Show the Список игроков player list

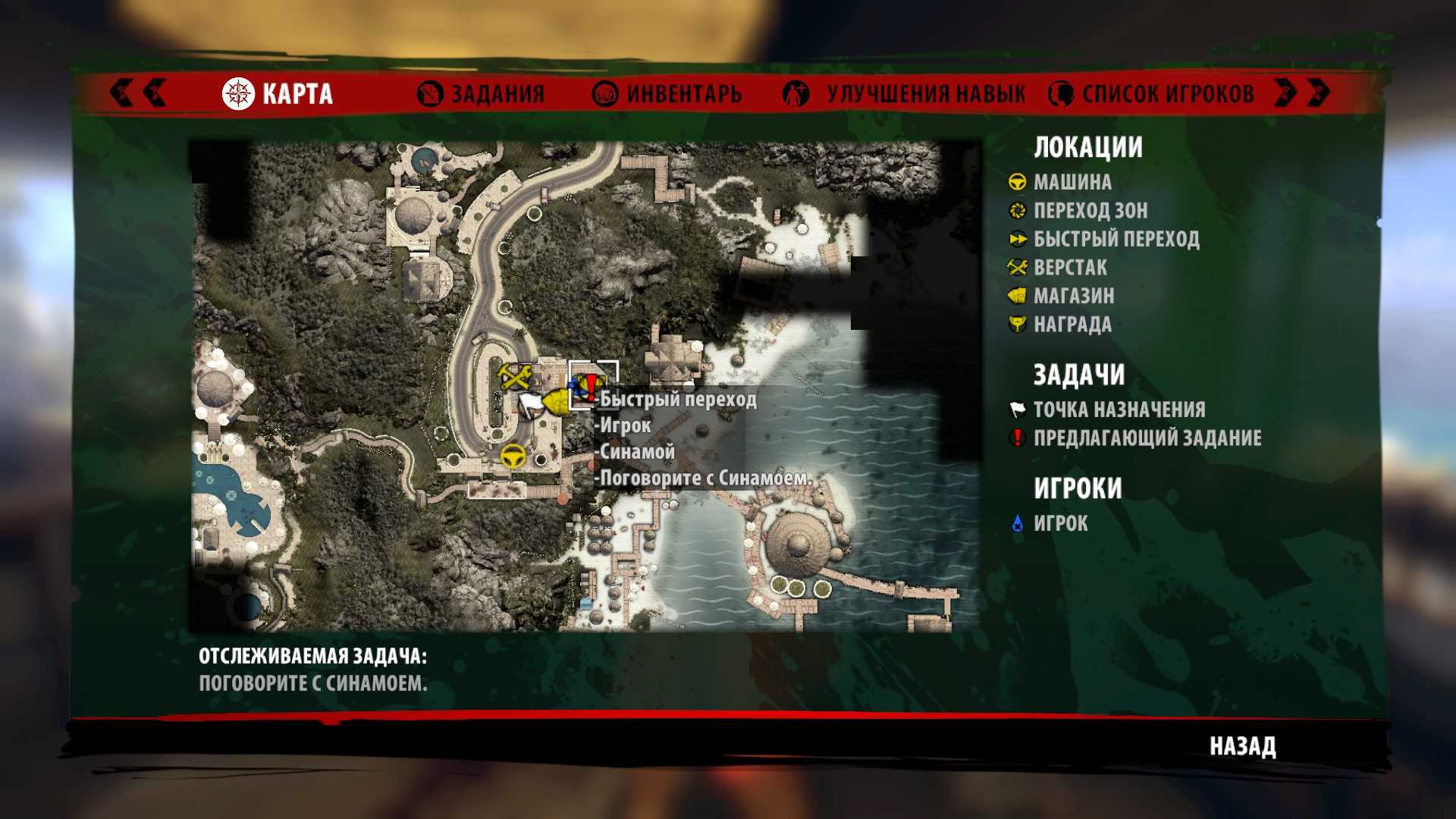click(x=1151, y=94)
